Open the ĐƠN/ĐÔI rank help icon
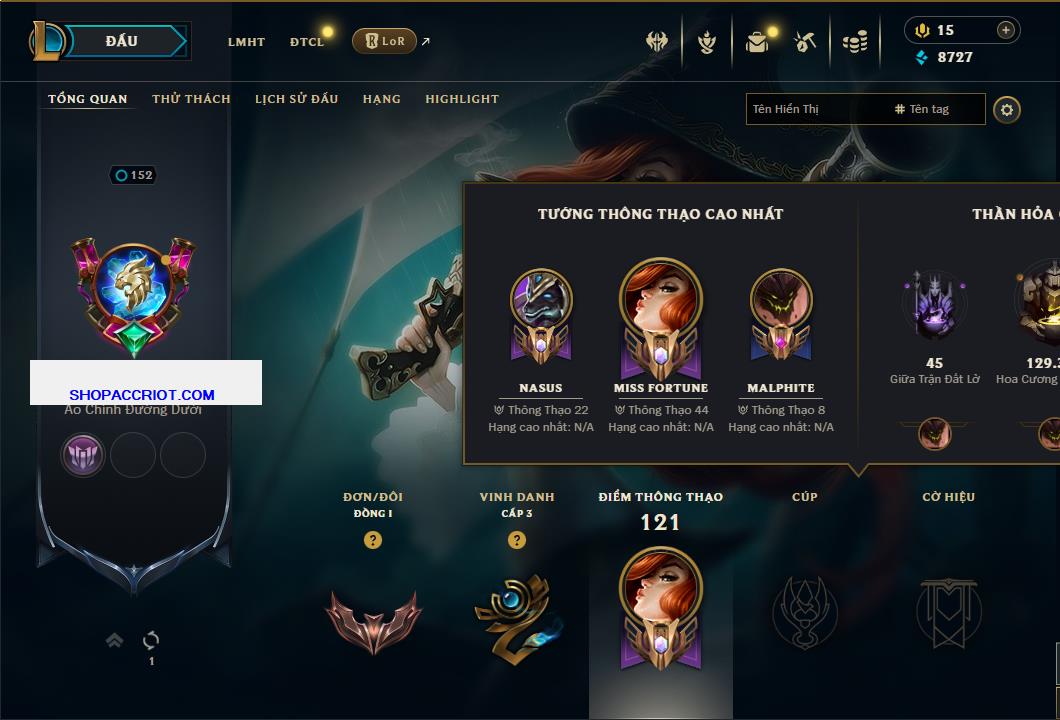Viewport: 1060px width, 720px height. [373, 540]
